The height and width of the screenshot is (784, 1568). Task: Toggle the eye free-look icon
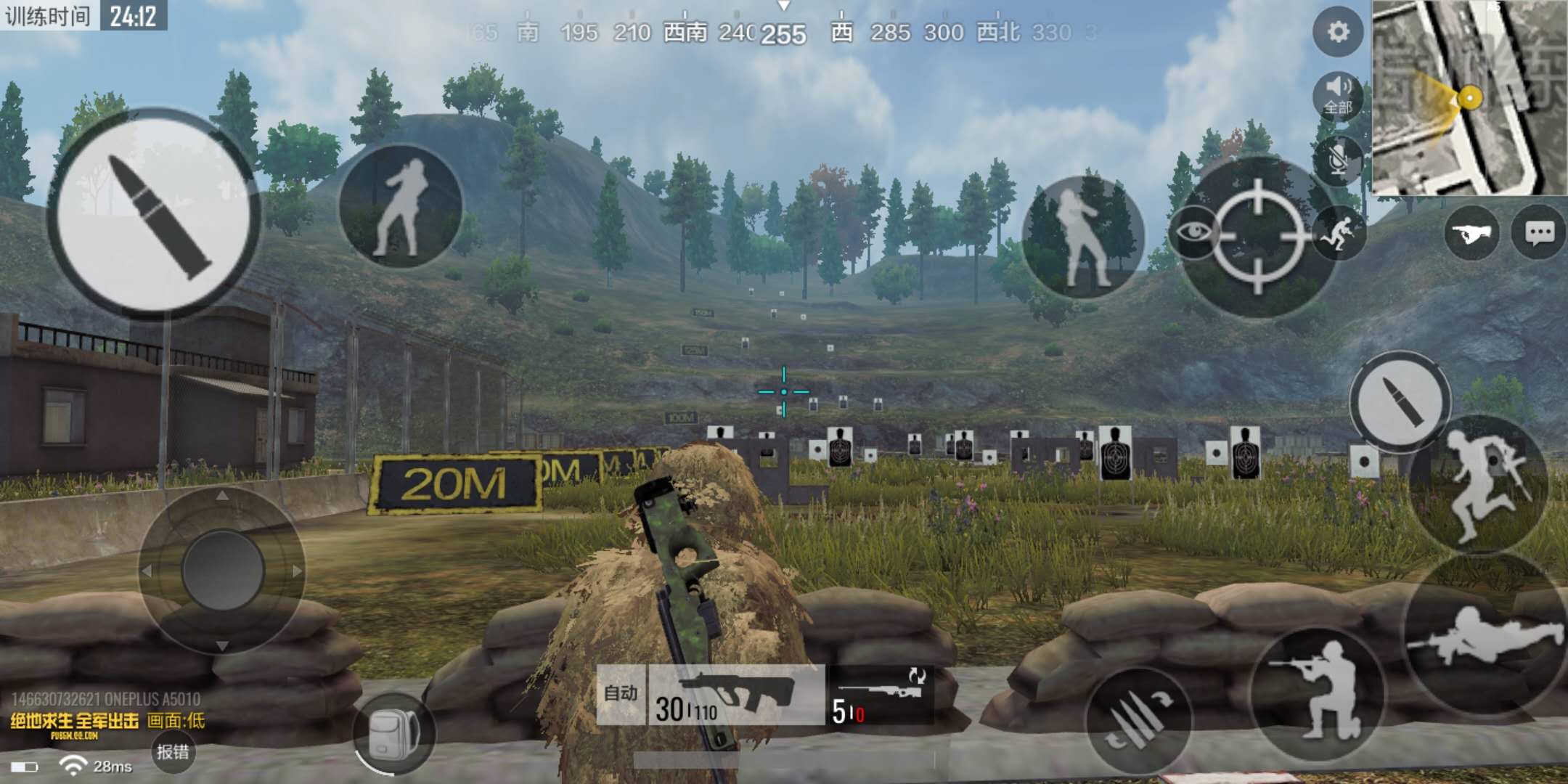[1193, 232]
